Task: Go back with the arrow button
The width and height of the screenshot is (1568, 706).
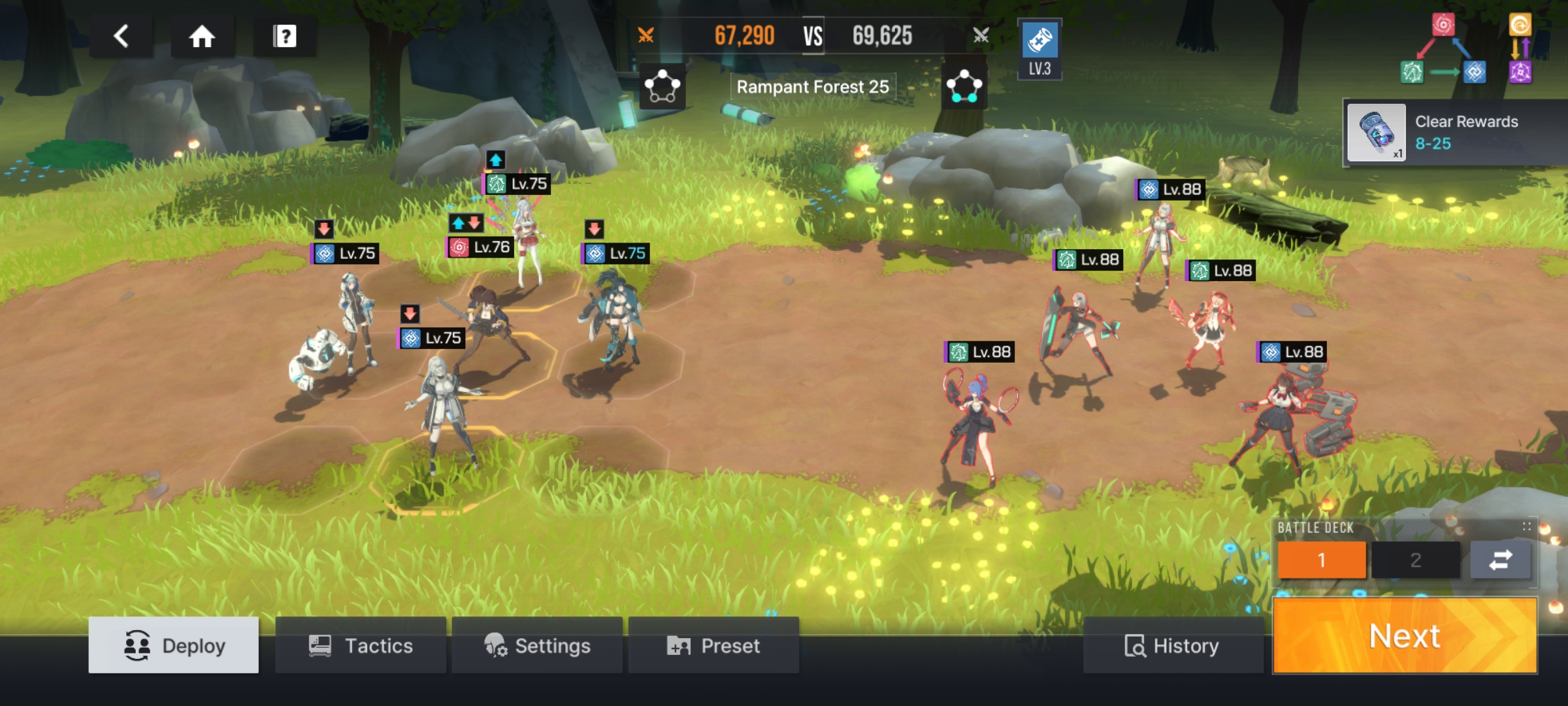Action: point(122,36)
